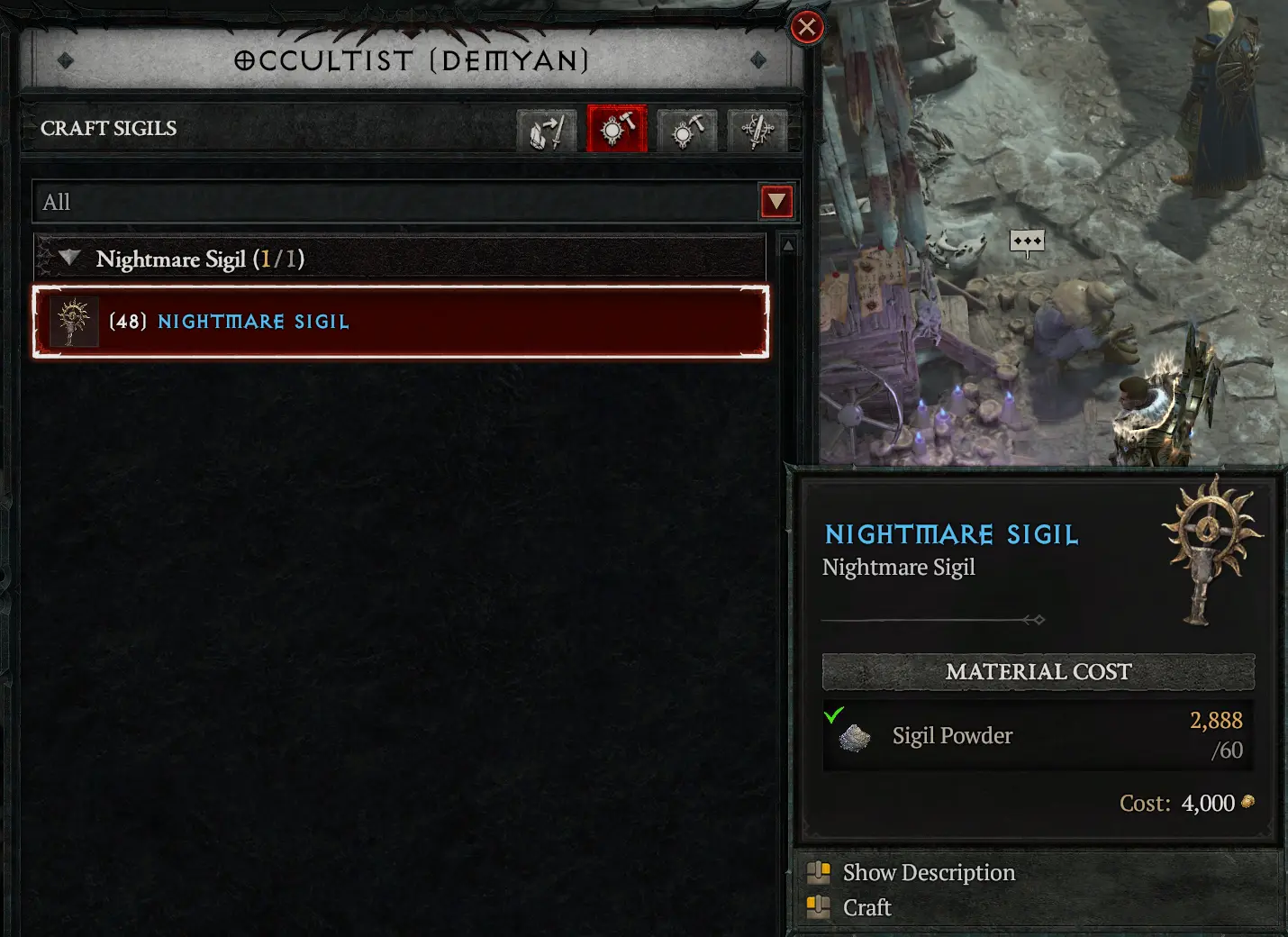Collapse the Nightmare Sigil (1/1) category
The width and height of the screenshot is (1288, 937).
[x=69, y=259]
